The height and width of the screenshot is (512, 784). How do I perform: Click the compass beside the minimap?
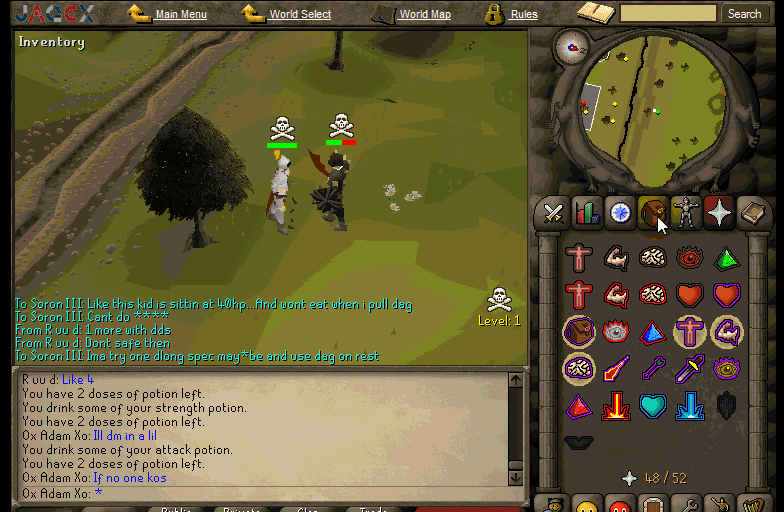click(x=573, y=45)
